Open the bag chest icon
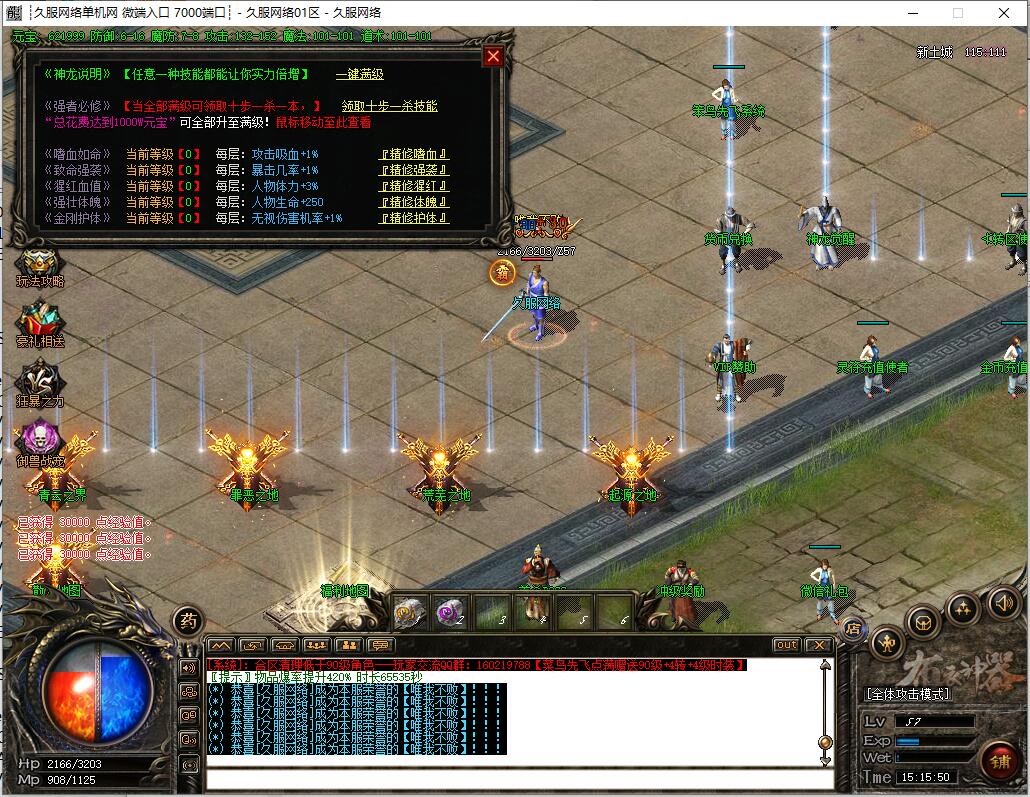 click(x=923, y=623)
